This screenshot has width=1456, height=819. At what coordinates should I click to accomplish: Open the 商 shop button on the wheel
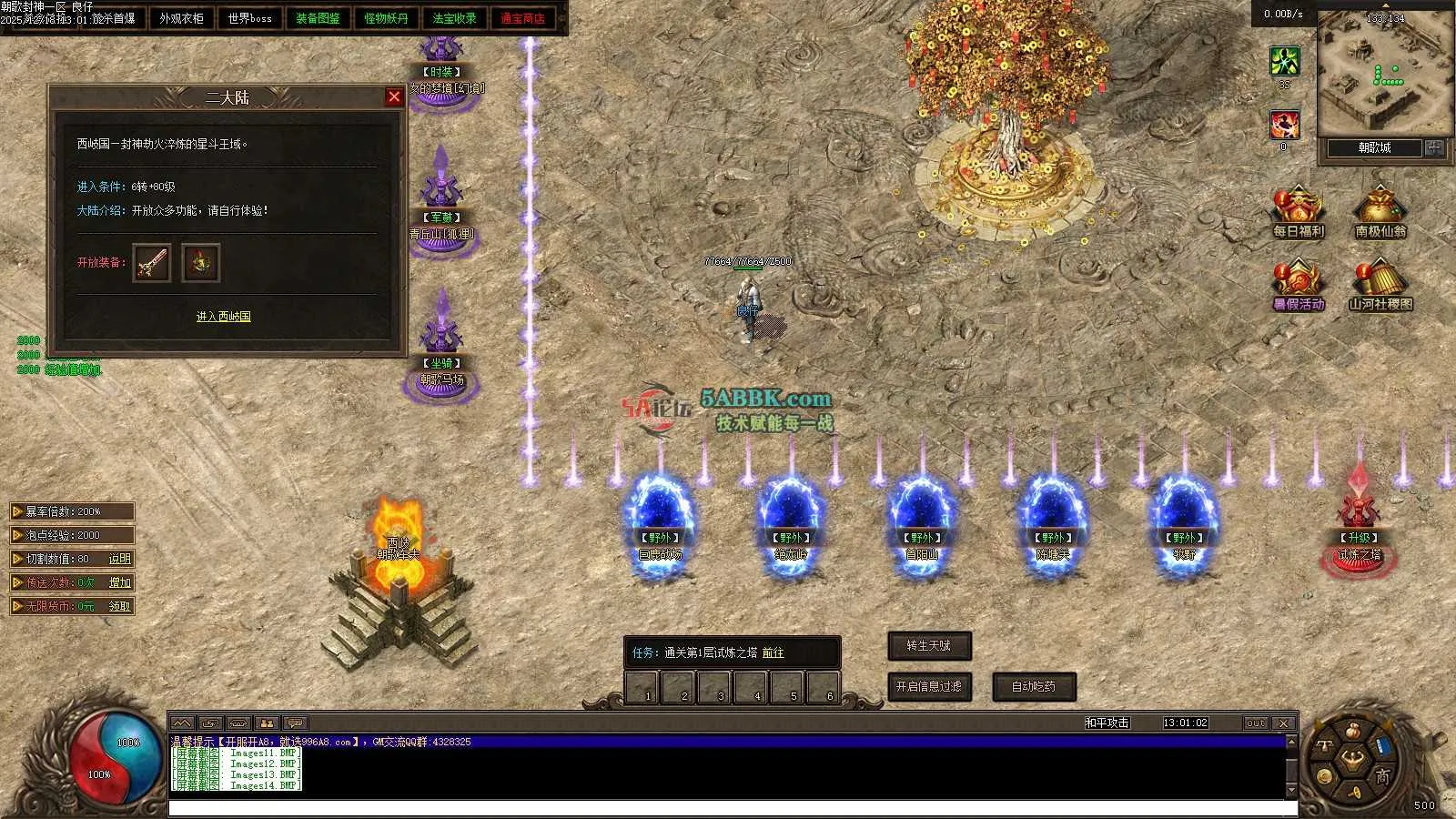[x=1382, y=775]
